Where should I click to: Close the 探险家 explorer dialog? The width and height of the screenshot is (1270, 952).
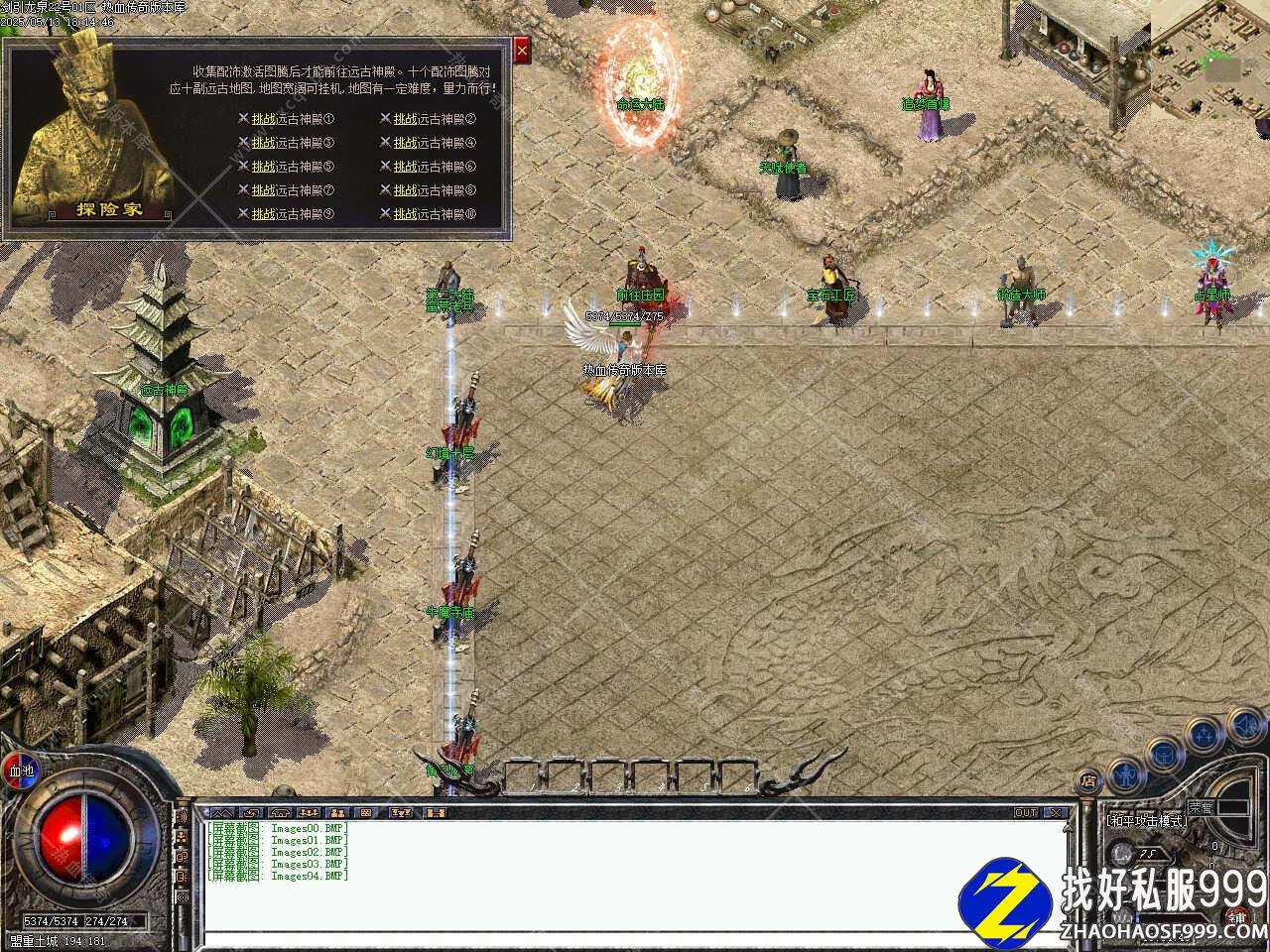523,50
